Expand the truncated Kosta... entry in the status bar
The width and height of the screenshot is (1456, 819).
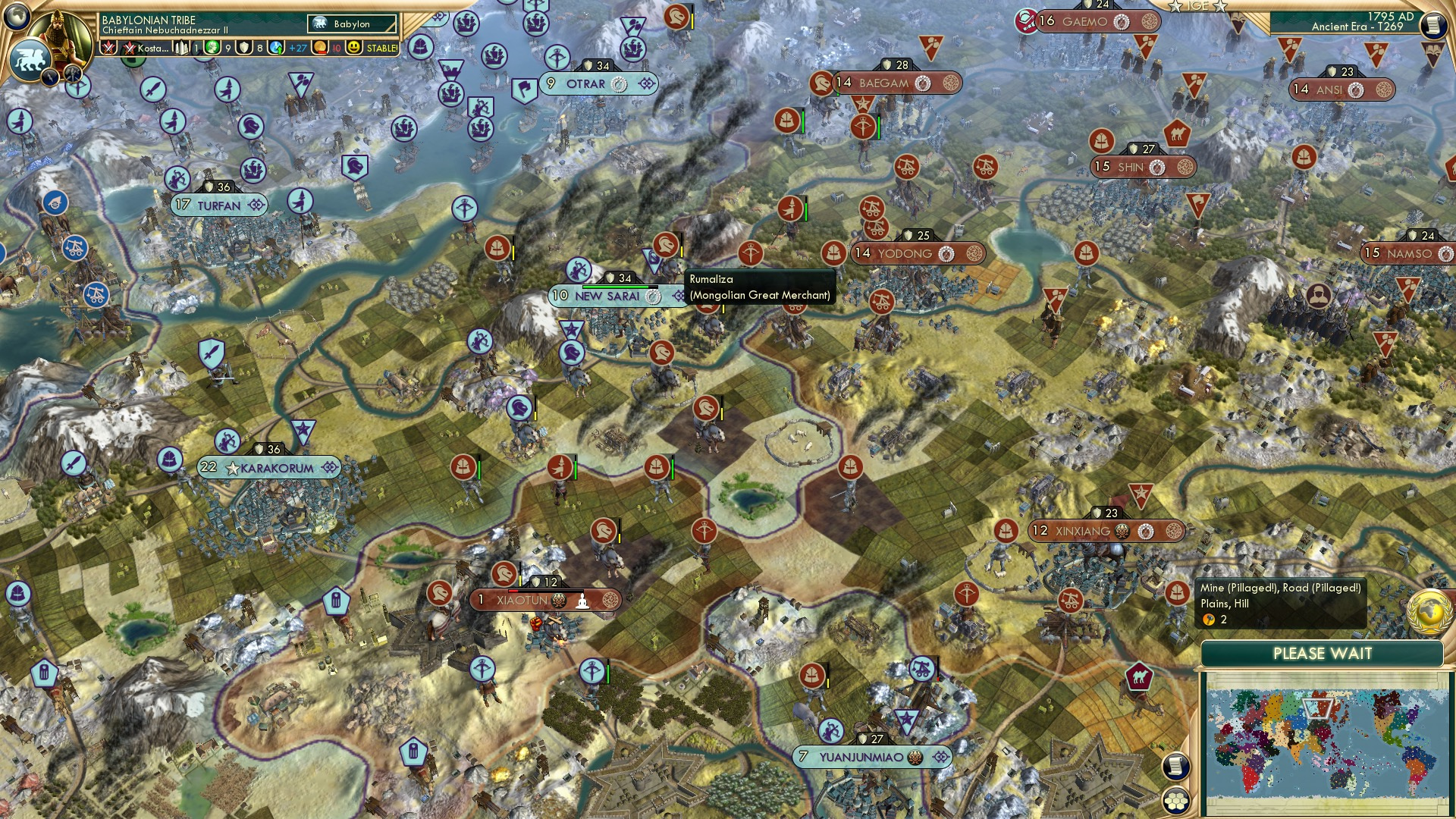click(x=152, y=48)
